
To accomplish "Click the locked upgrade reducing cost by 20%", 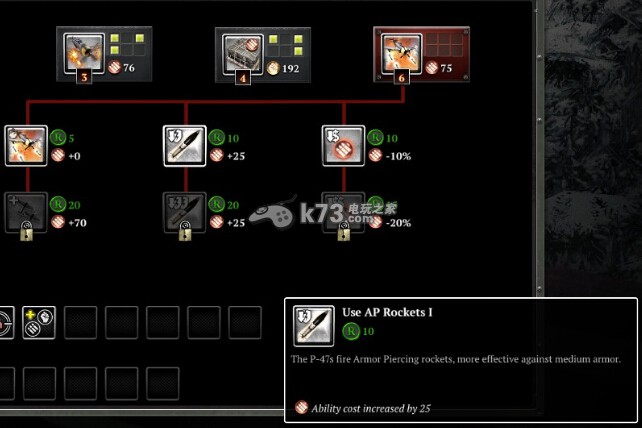I will 342,212.
